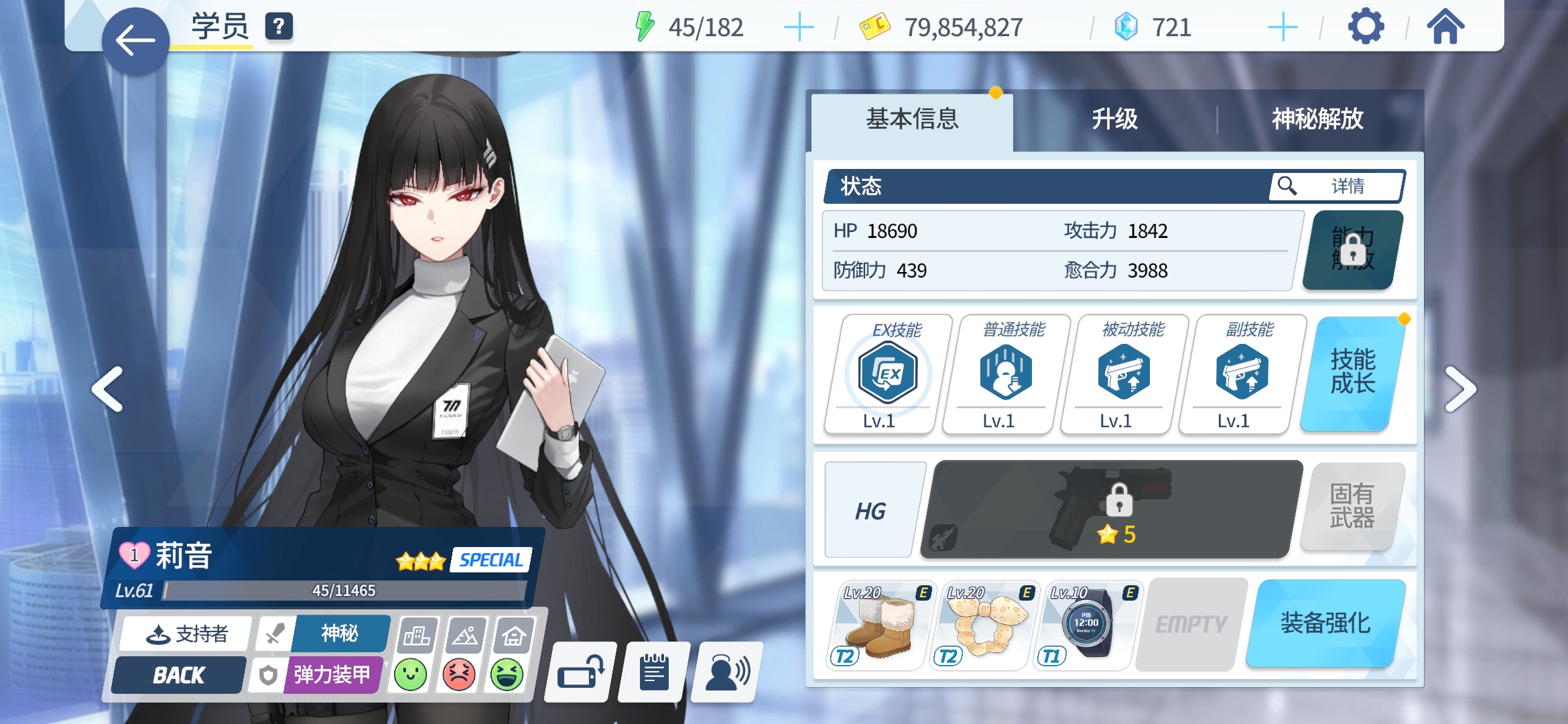This screenshot has height=724, width=1568.
Task: Open the settings gear icon
Action: pos(1367,27)
